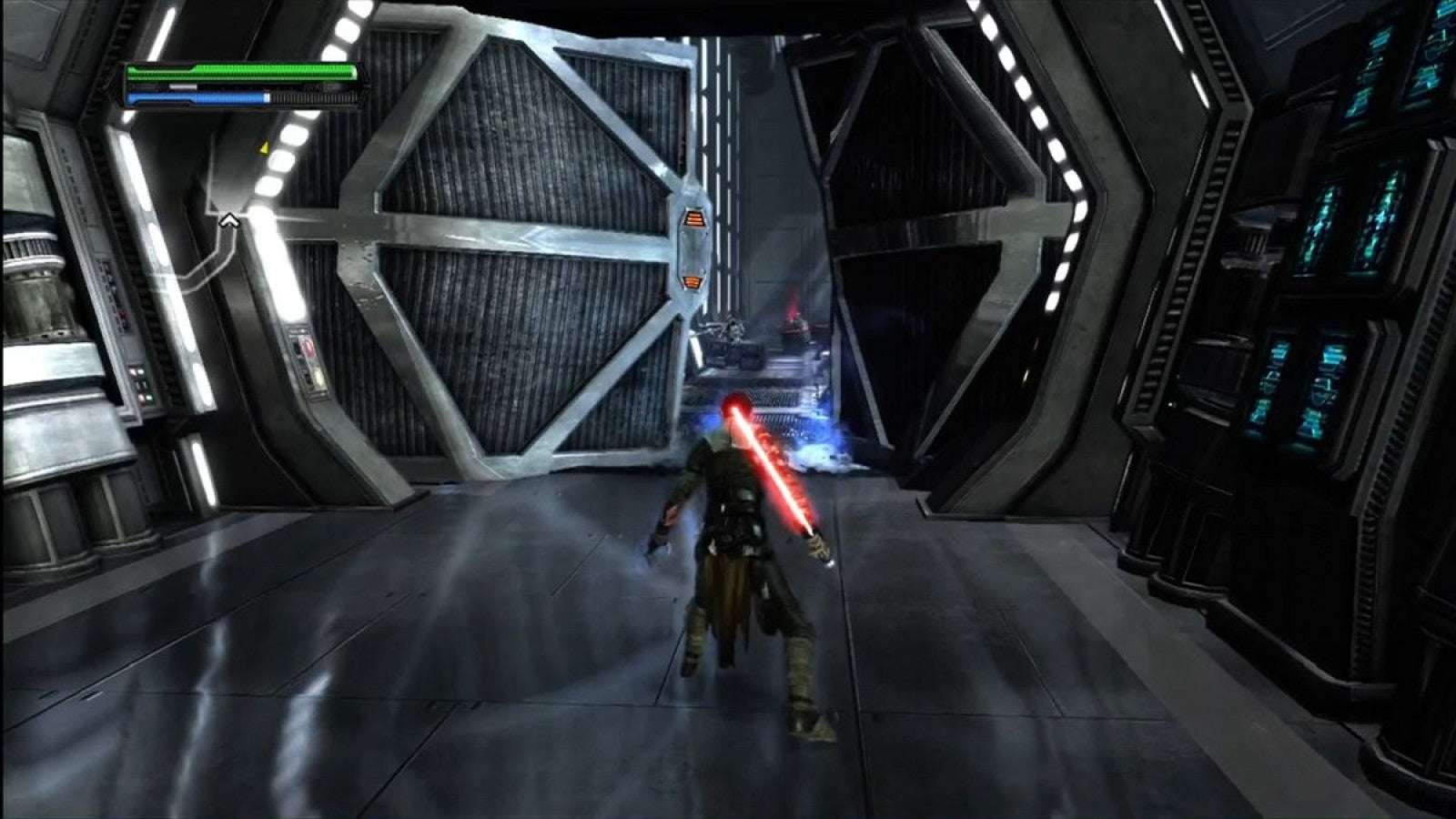Select the white waypoint chevron arrow

pyautogui.click(x=228, y=220)
